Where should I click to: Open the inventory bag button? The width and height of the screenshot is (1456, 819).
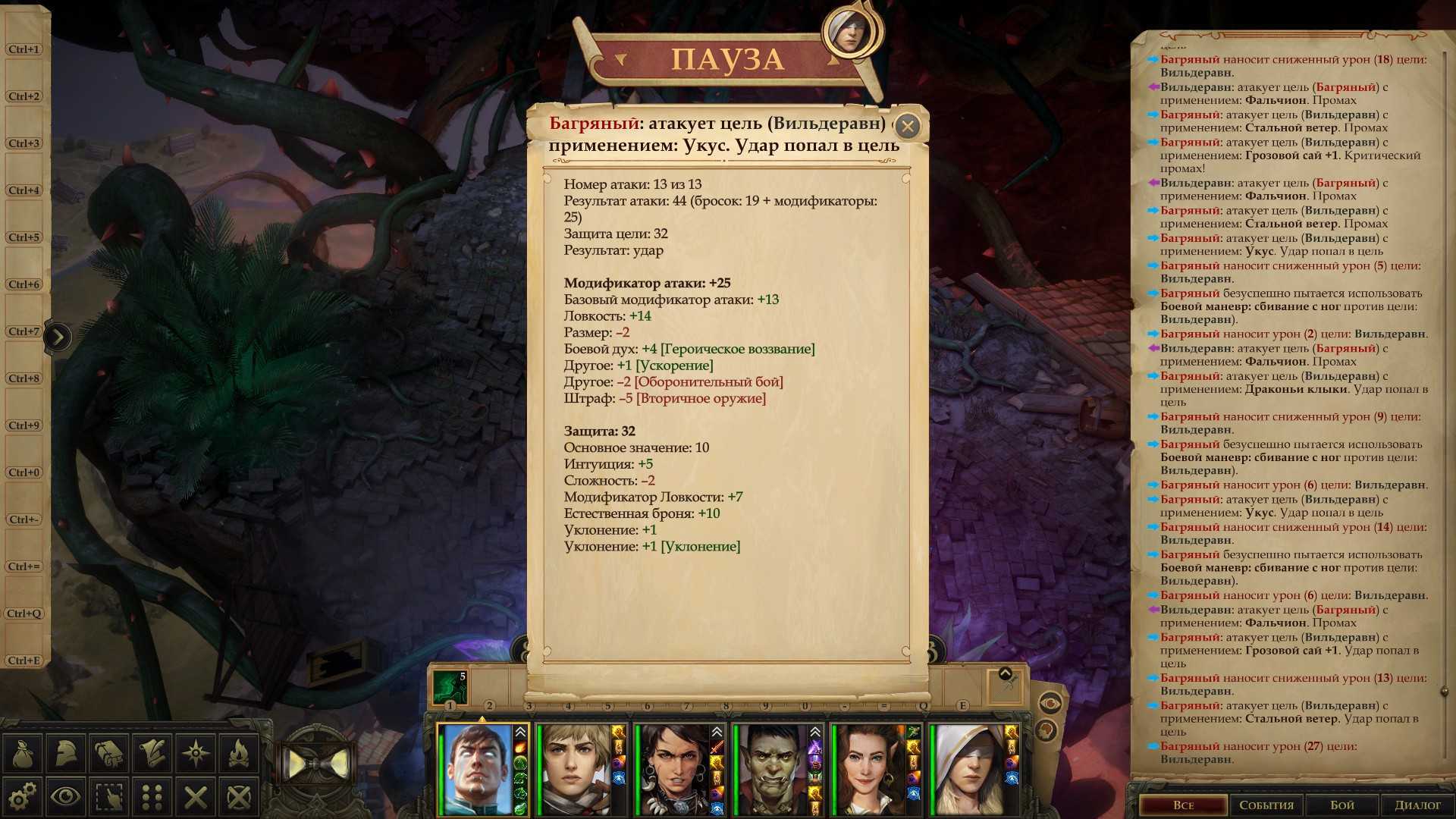pos(23,753)
